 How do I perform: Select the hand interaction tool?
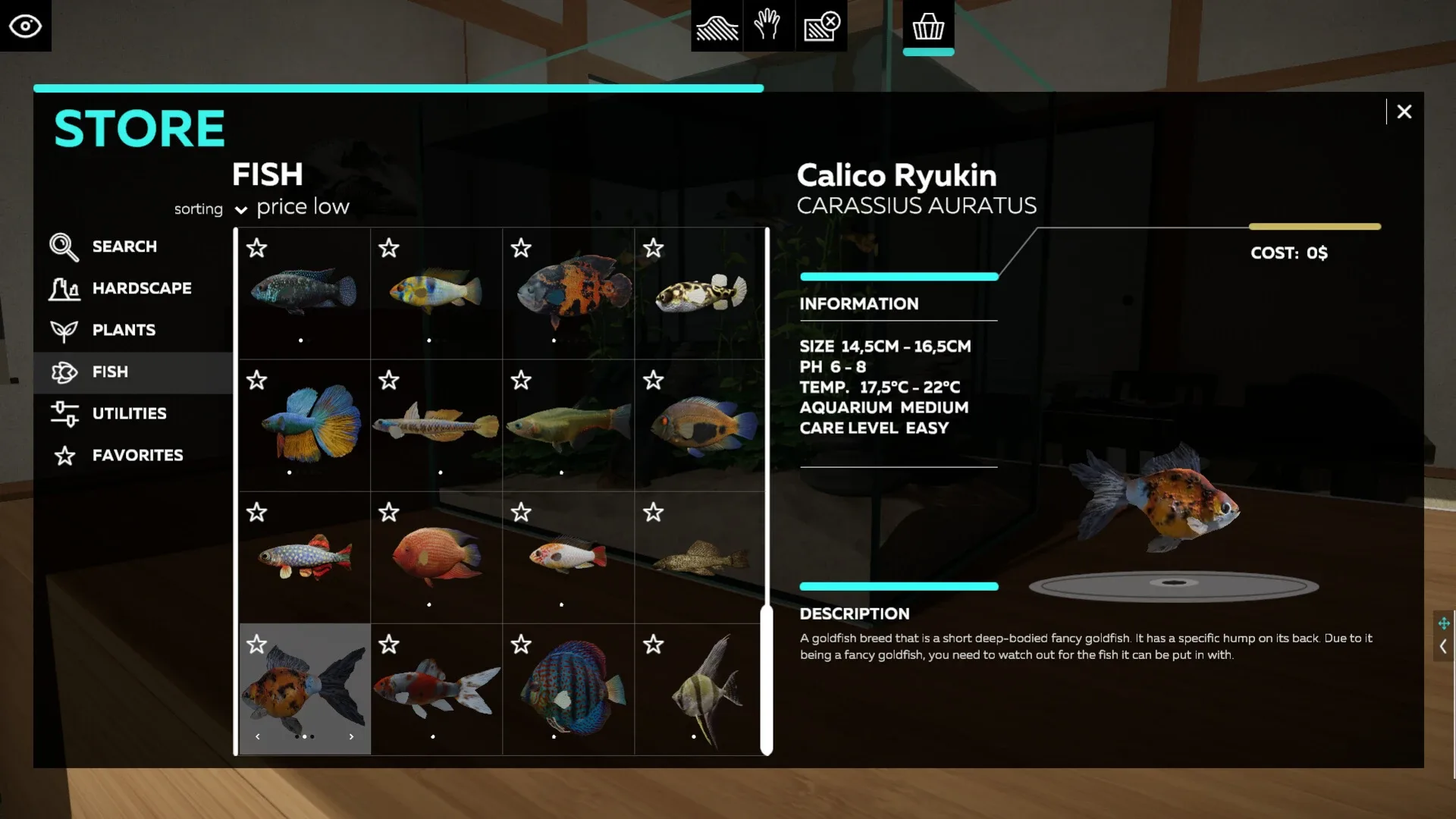point(769,25)
